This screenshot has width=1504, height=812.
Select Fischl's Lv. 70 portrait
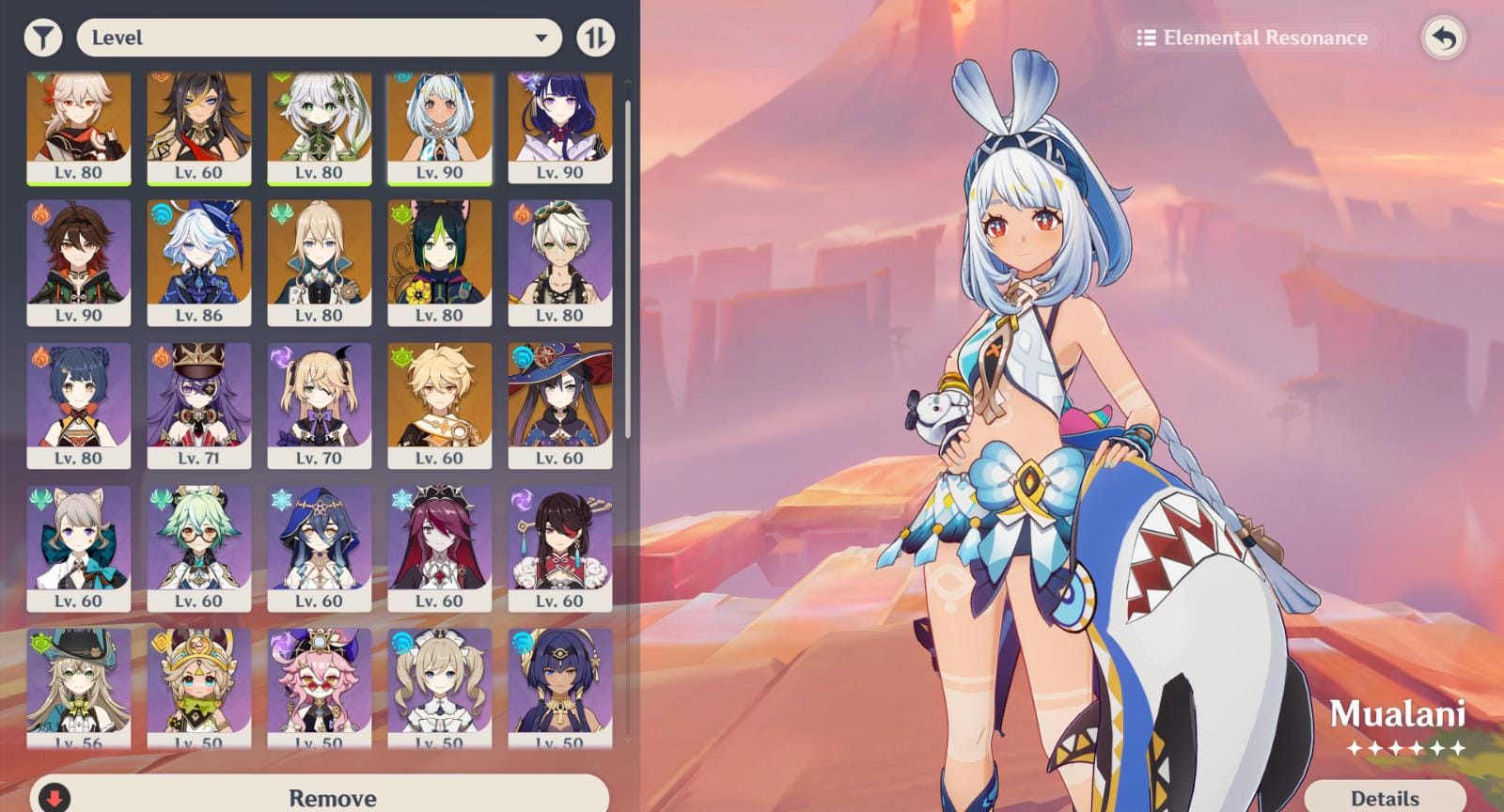320,403
